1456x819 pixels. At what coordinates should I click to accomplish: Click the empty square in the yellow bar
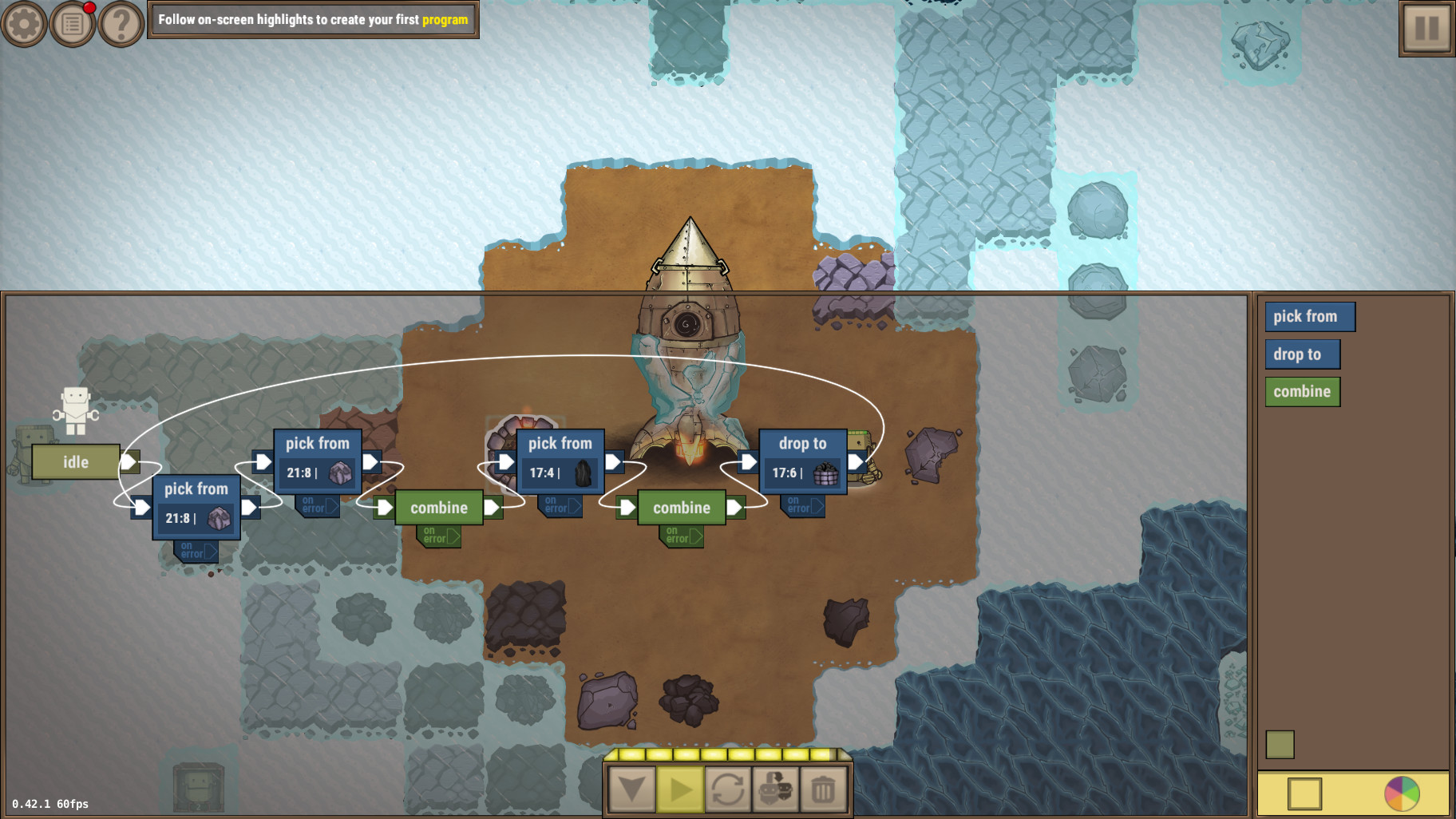pyautogui.click(x=1304, y=793)
